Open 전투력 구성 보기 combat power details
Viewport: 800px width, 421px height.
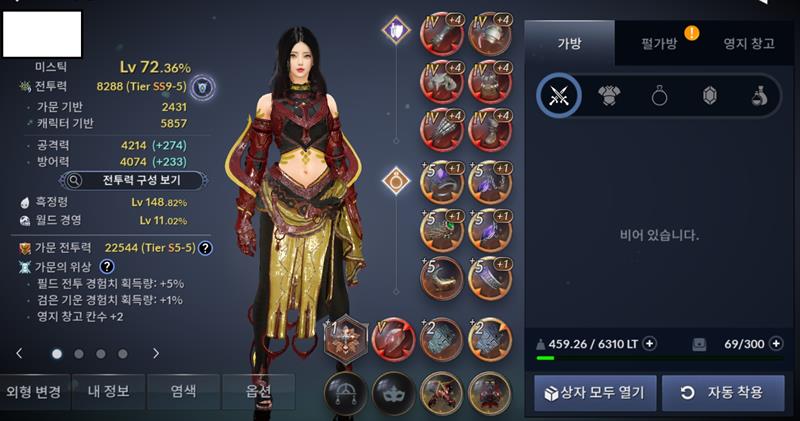134,181
